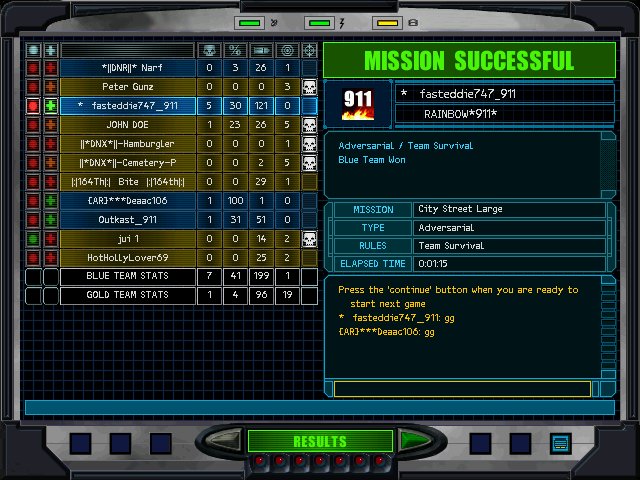Click the bullseye target column header
Image resolution: width=640 pixels, height=480 pixels.
tap(286, 49)
